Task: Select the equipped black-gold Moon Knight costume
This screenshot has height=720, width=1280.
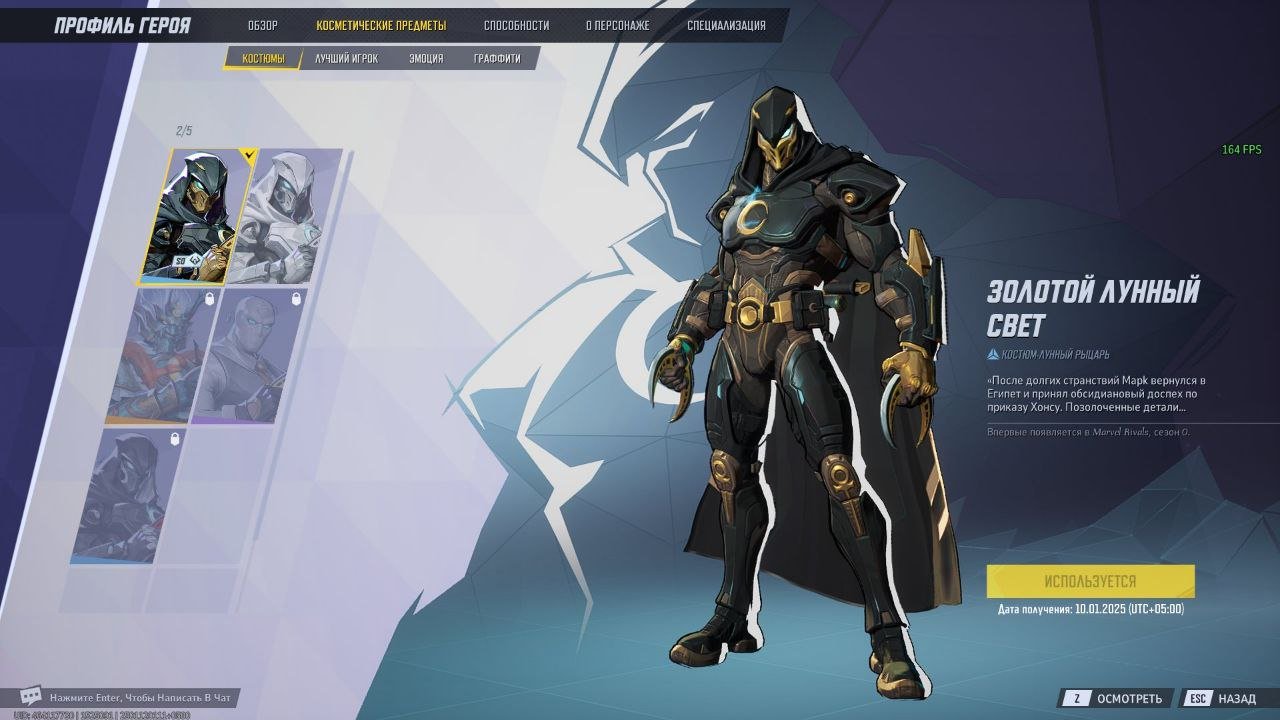Action: (x=198, y=215)
